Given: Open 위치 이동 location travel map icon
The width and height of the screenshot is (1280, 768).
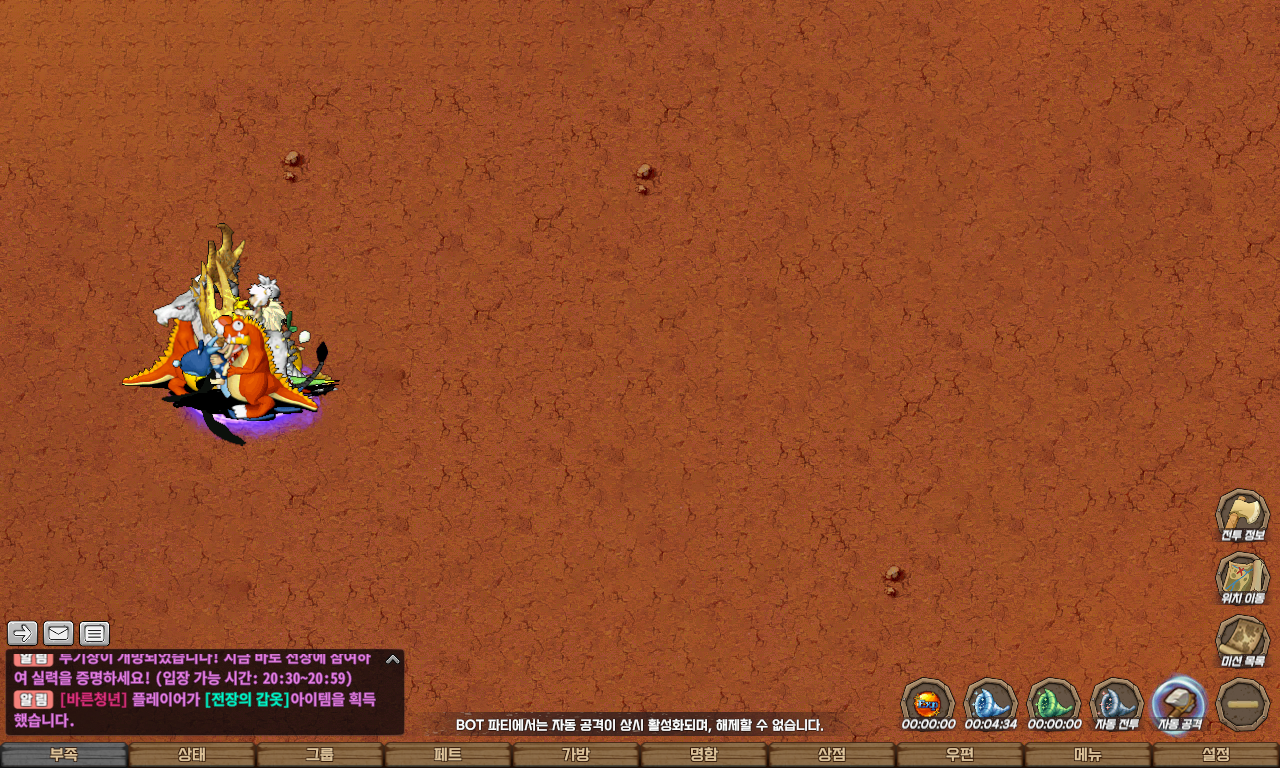Looking at the screenshot, I should point(1242,578).
